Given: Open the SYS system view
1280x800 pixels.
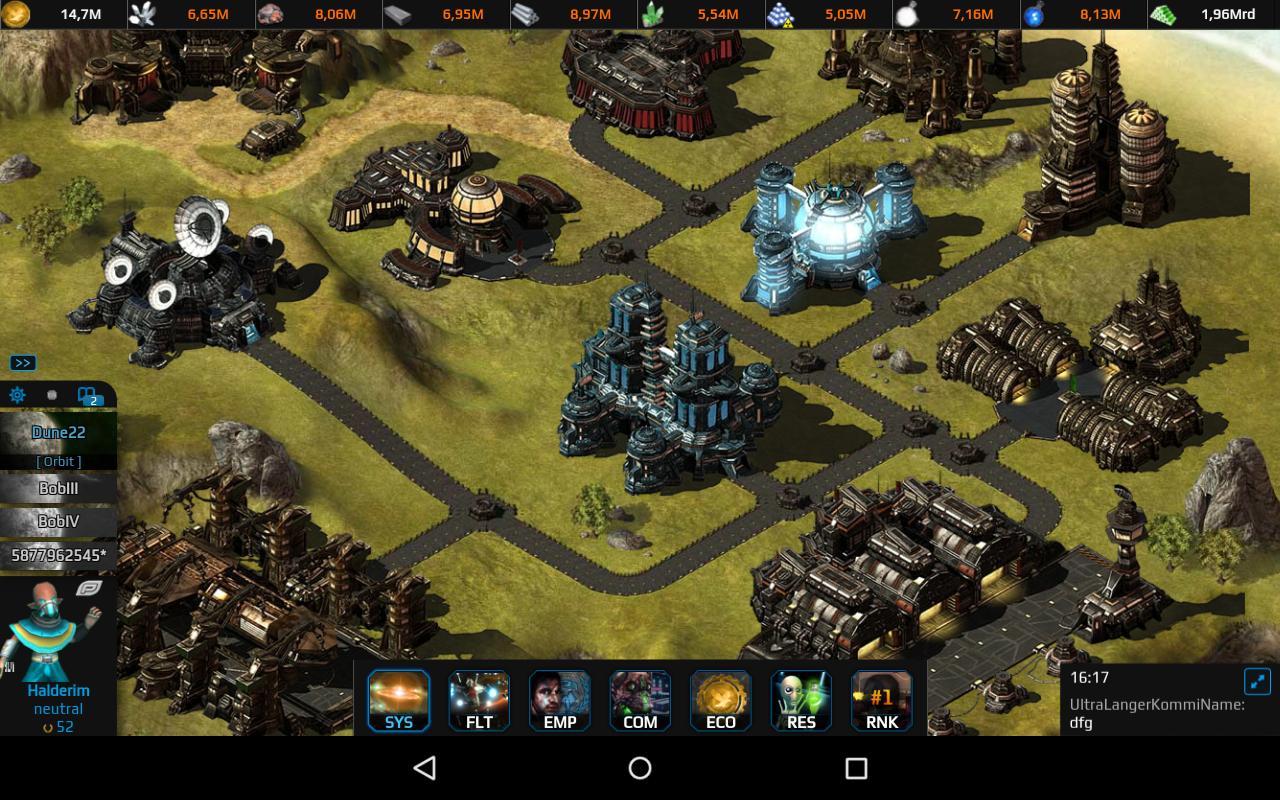Looking at the screenshot, I should pyautogui.click(x=399, y=700).
